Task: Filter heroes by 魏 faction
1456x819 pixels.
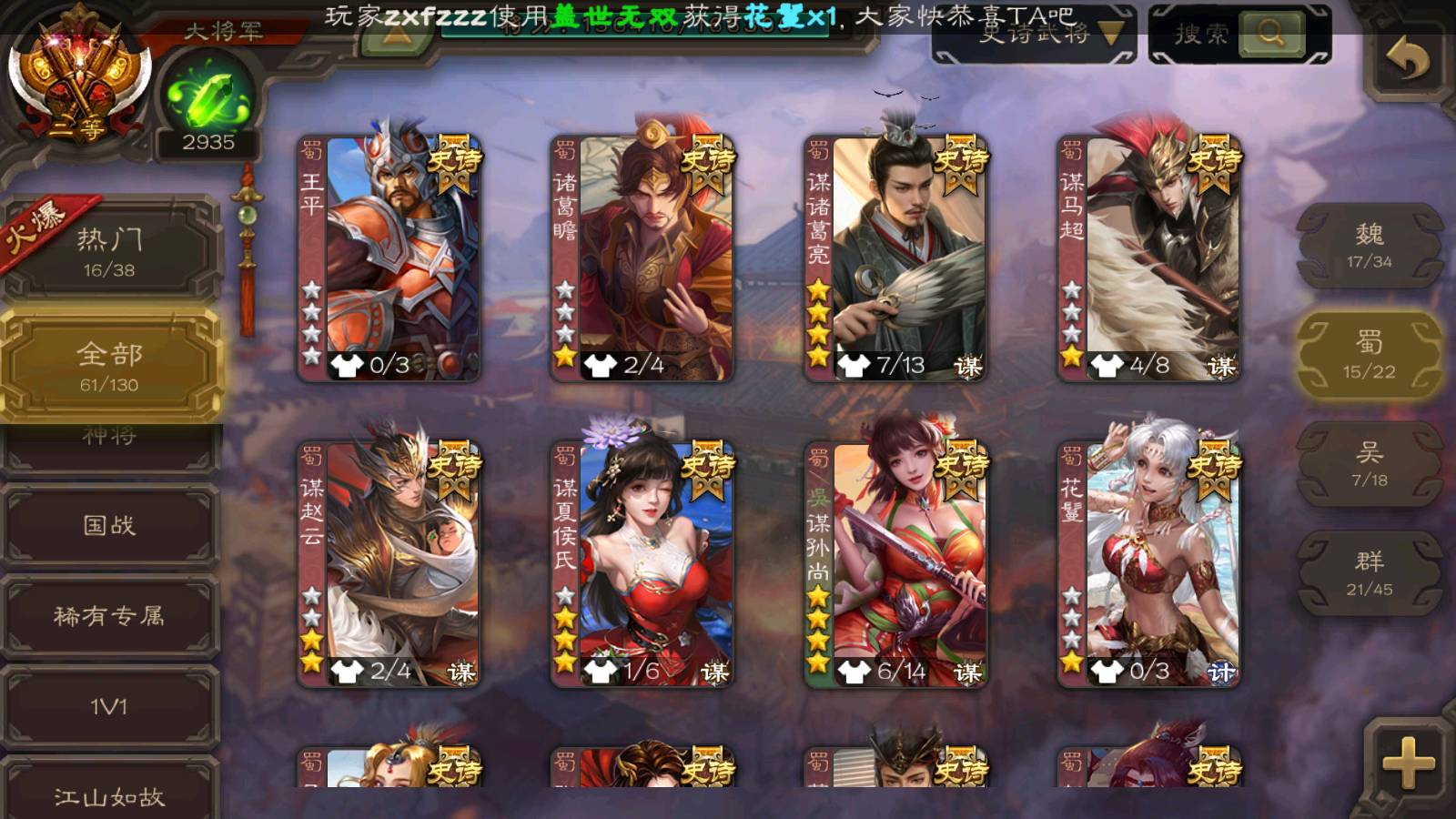Action: point(1369,246)
